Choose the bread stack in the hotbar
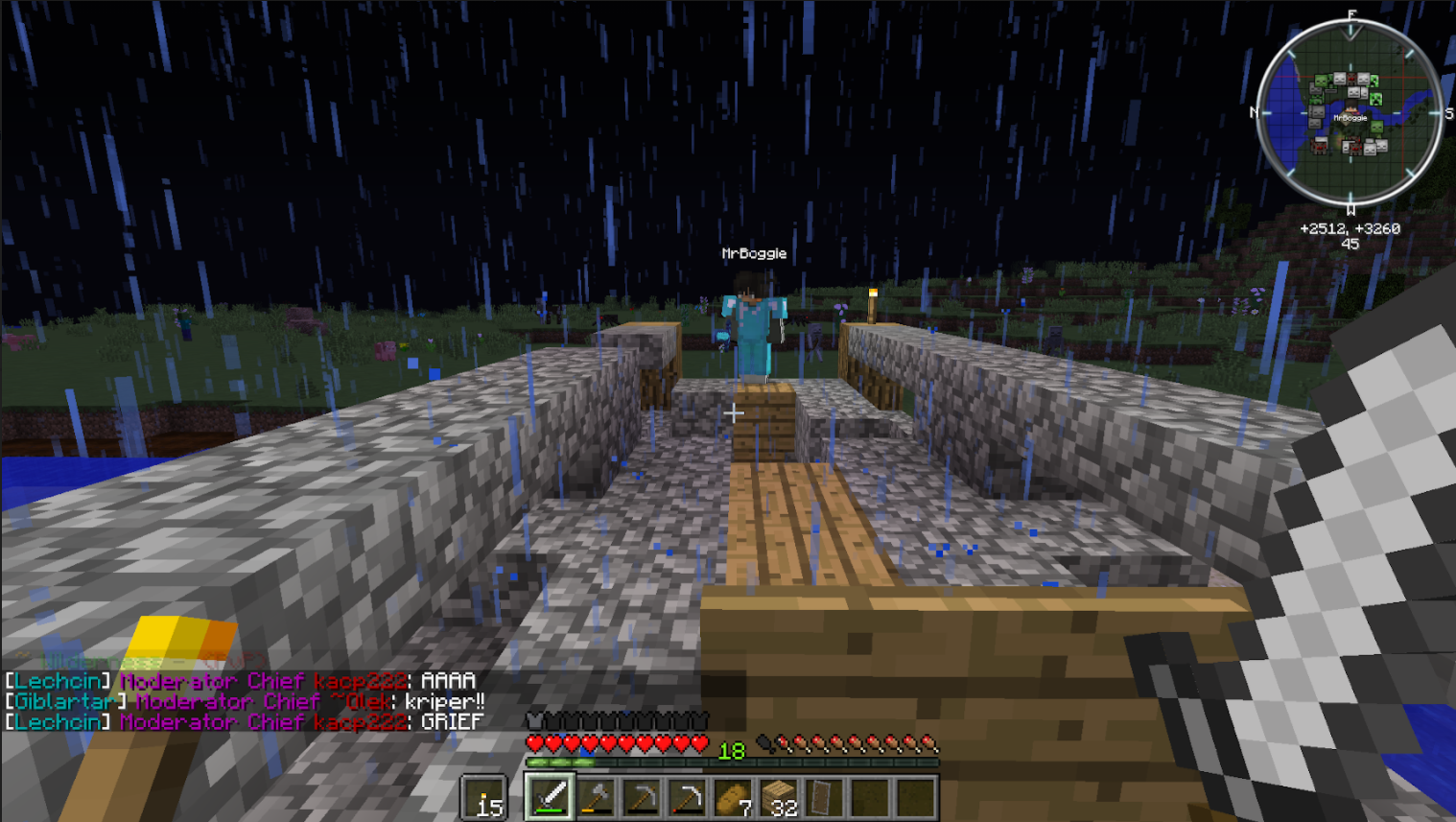Viewport: 1456px width, 822px height. click(732, 797)
